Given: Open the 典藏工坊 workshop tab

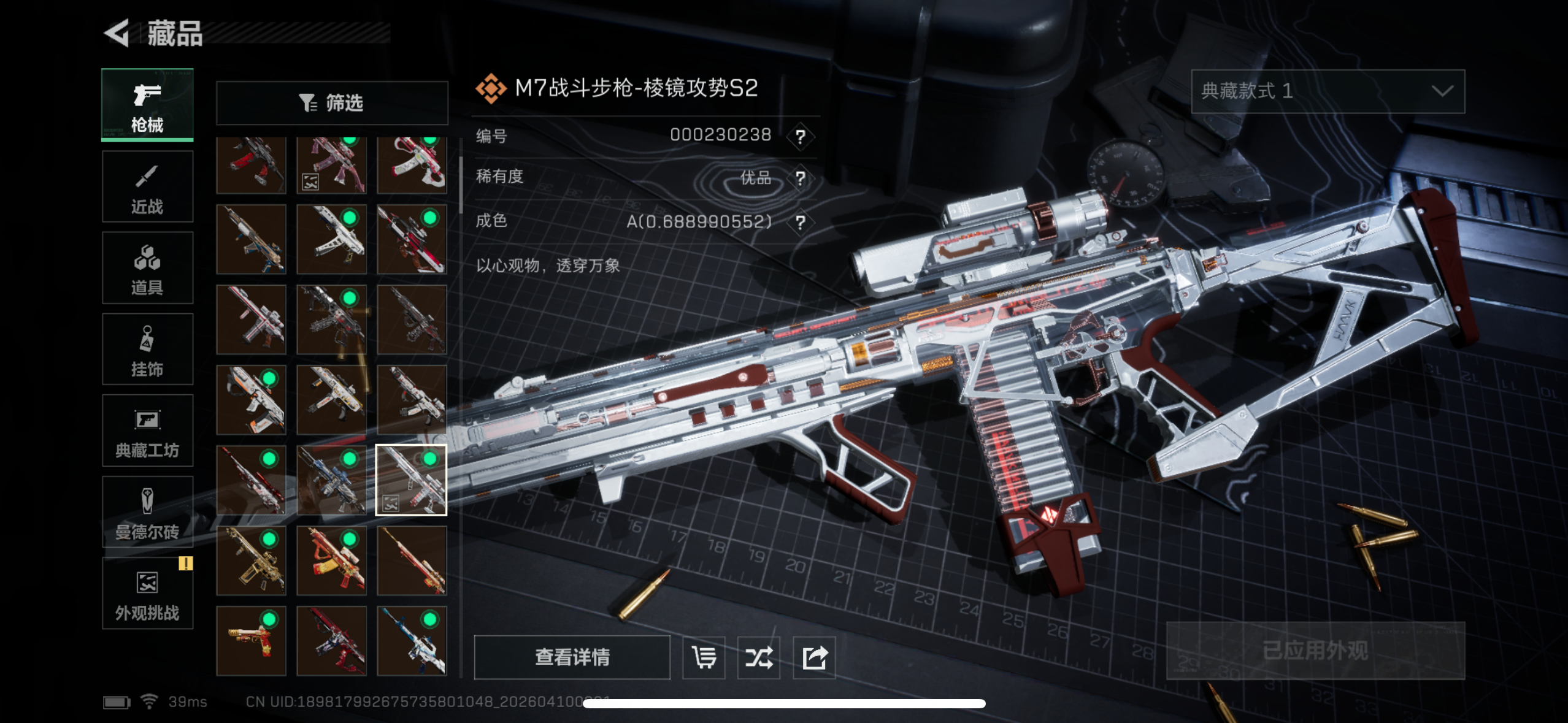Looking at the screenshot, I should coord(147,431).
